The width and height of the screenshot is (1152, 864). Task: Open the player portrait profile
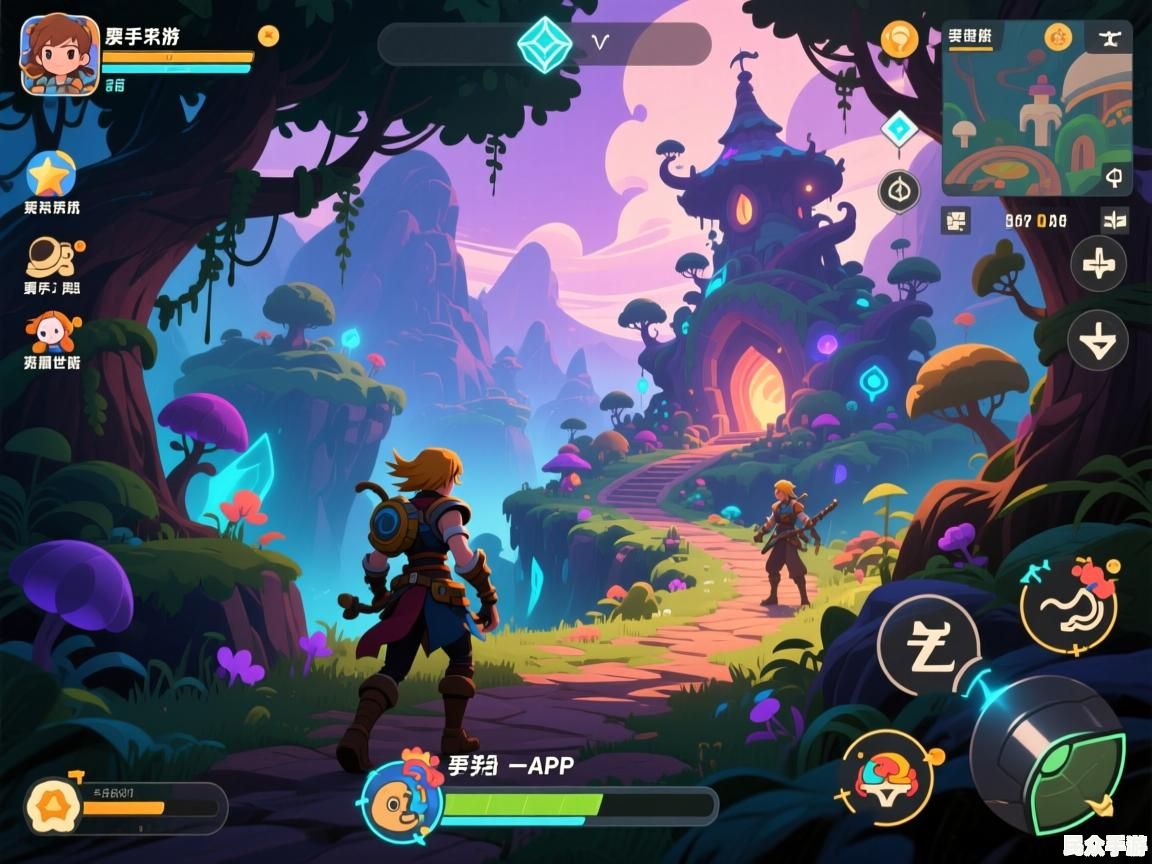point(60,55)
